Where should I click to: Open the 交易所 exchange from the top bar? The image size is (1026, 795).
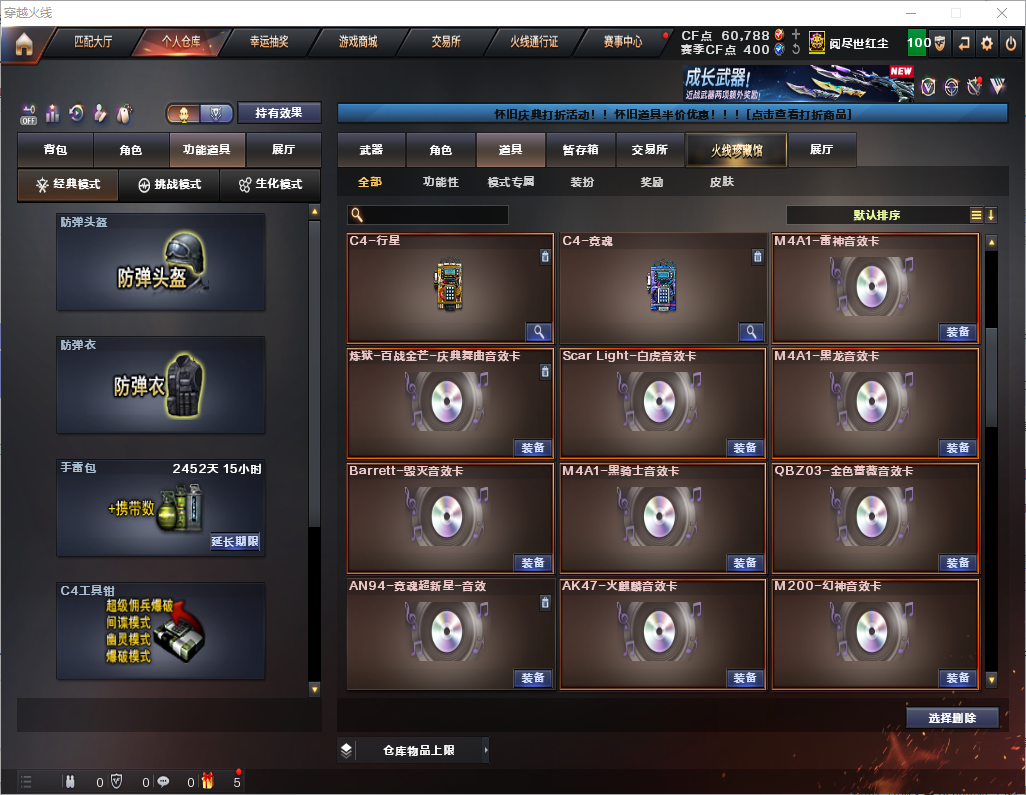tap(446, 42)
